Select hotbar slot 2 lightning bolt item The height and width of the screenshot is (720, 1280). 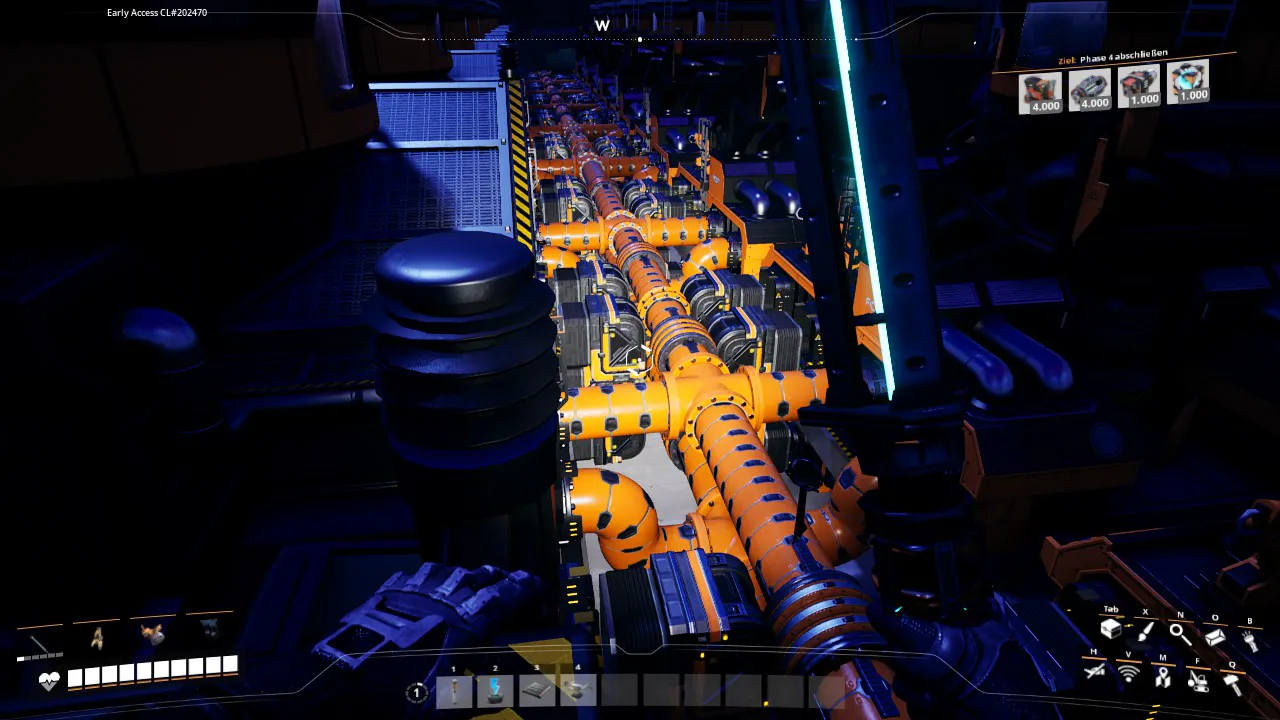coord(495,690)
